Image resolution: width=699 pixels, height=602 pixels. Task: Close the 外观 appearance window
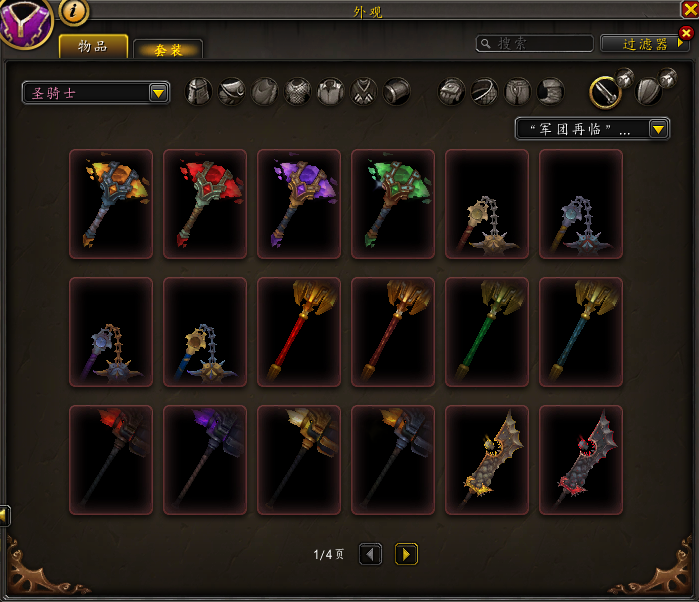(x=688, y=9)
